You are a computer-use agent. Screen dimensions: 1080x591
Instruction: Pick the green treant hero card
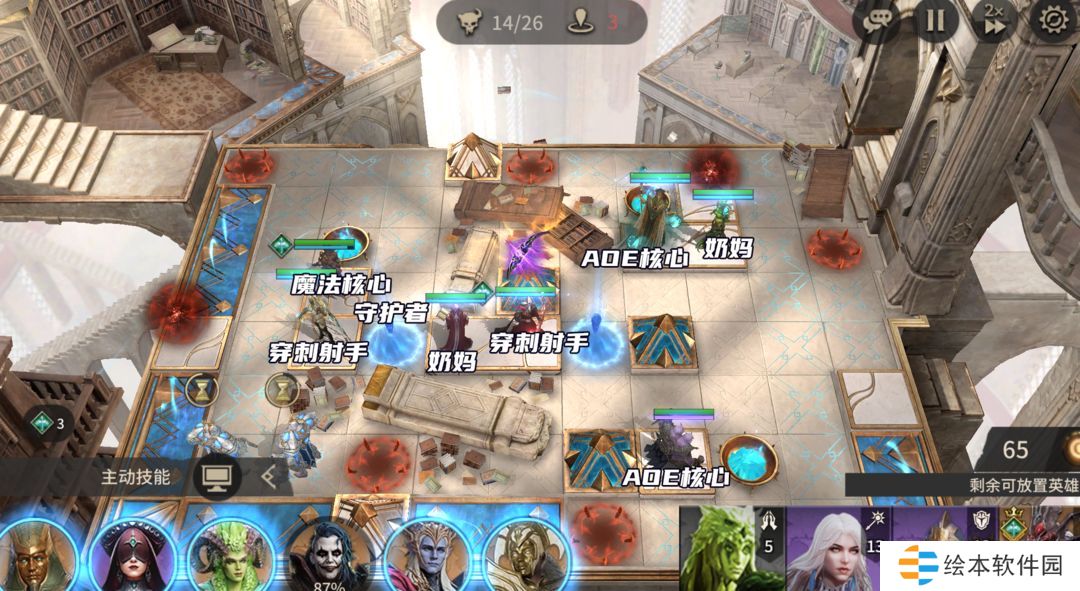(730, 550)
